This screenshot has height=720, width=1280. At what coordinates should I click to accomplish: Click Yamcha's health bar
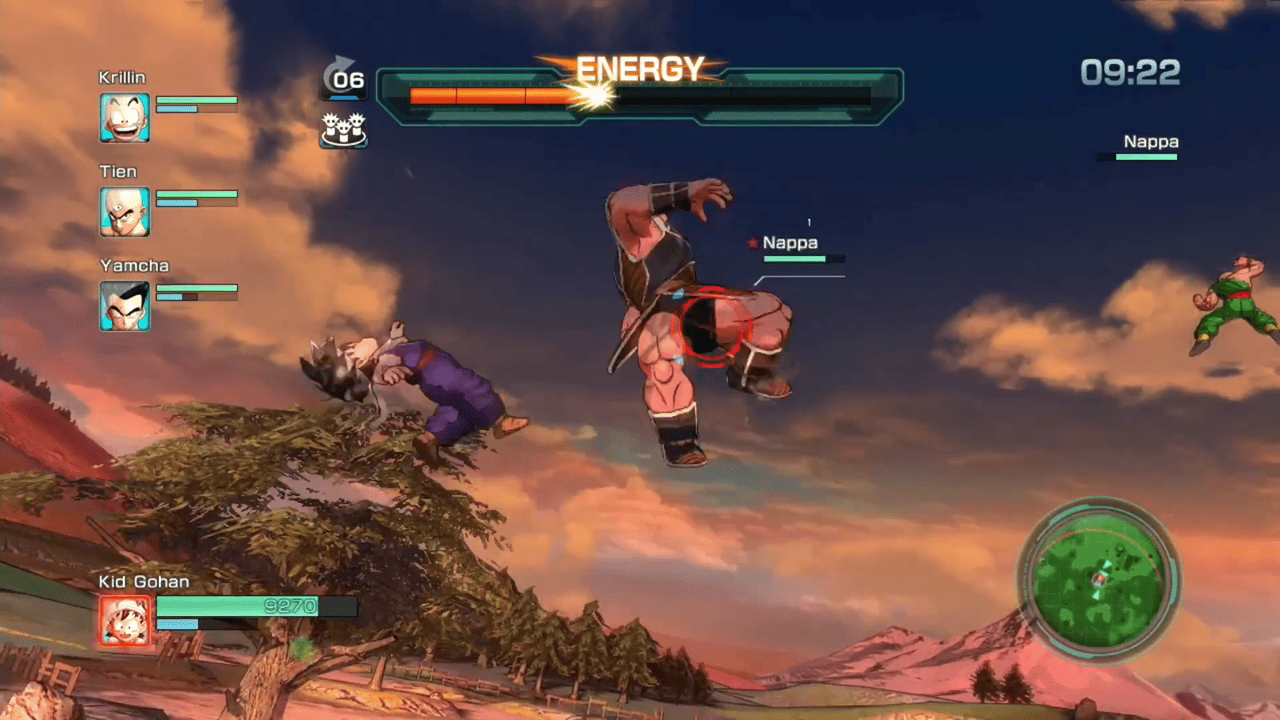point(197,290)
